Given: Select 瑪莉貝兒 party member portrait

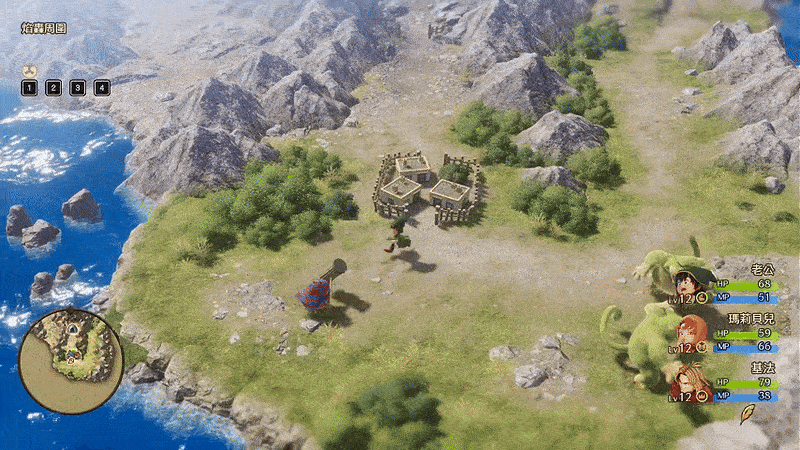Looking at the screenshot, I should 688,332.
